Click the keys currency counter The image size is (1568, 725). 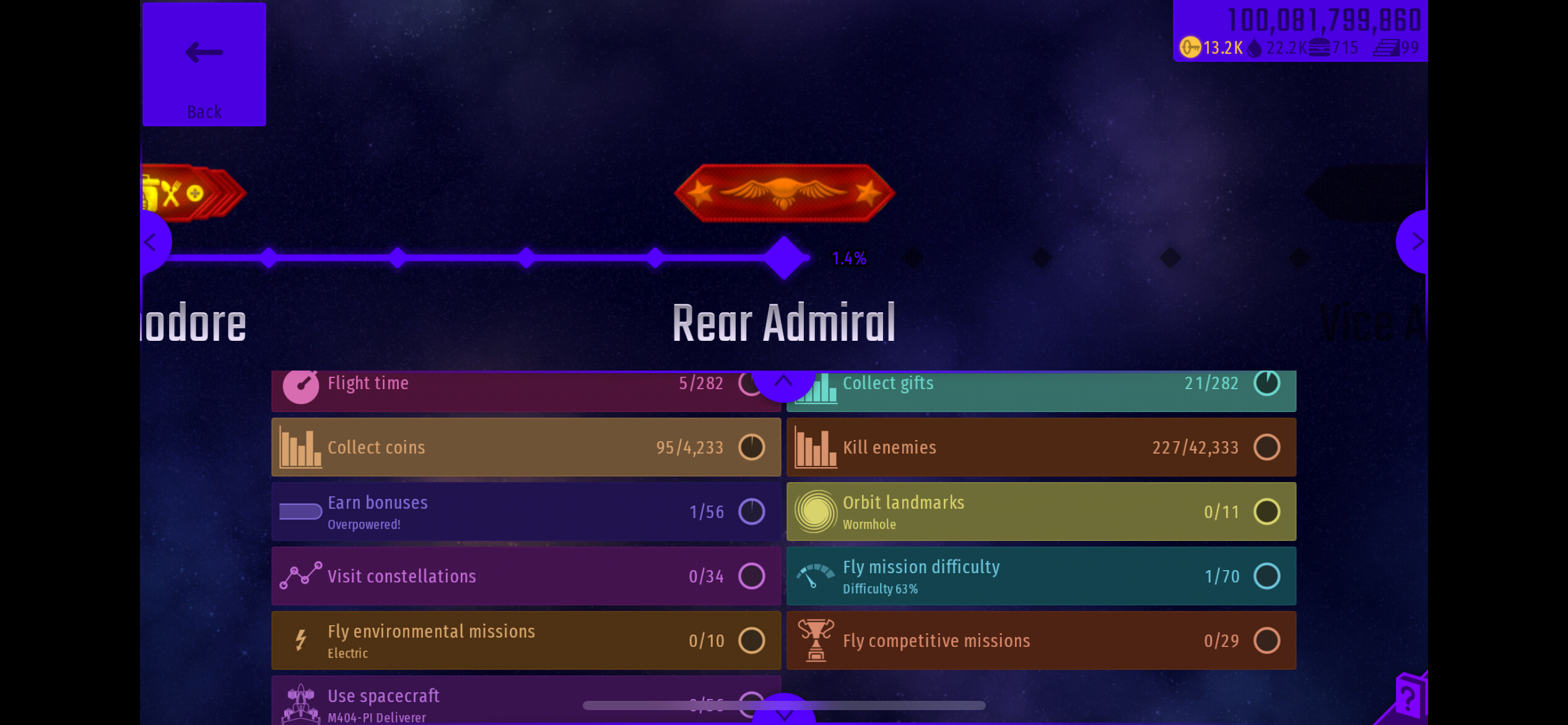tap(1211, 48)
